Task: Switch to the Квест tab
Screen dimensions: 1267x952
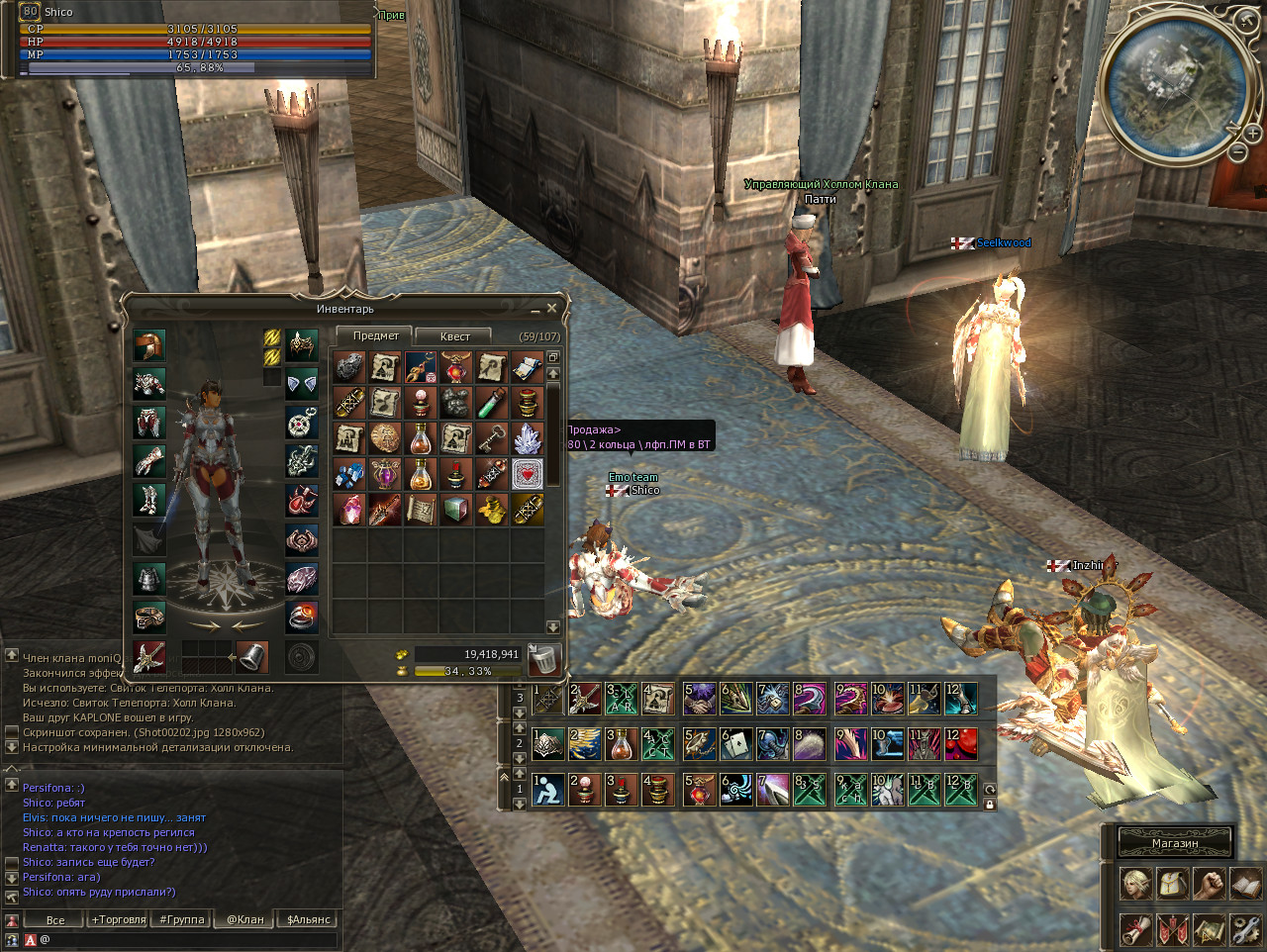Action: coord(454,336)
